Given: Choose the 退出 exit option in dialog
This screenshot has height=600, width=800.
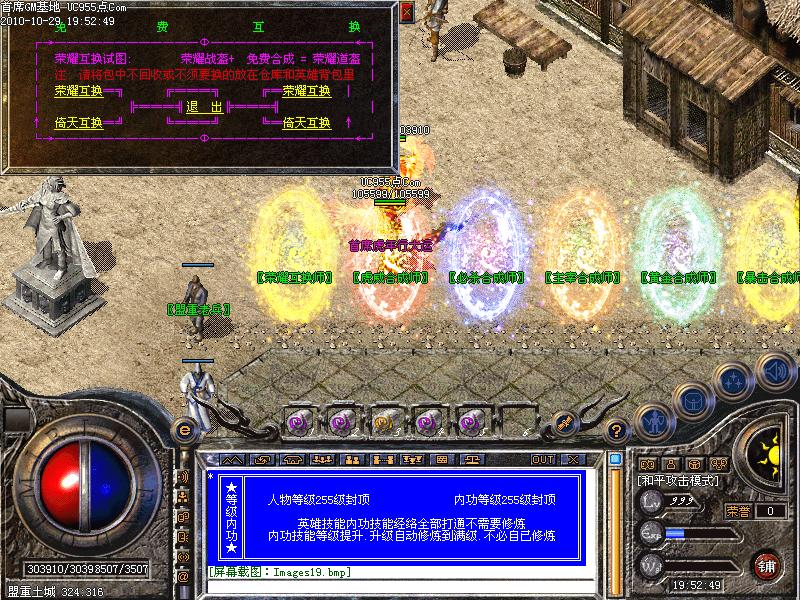Looking at the screenshot, I should (213, 107).
